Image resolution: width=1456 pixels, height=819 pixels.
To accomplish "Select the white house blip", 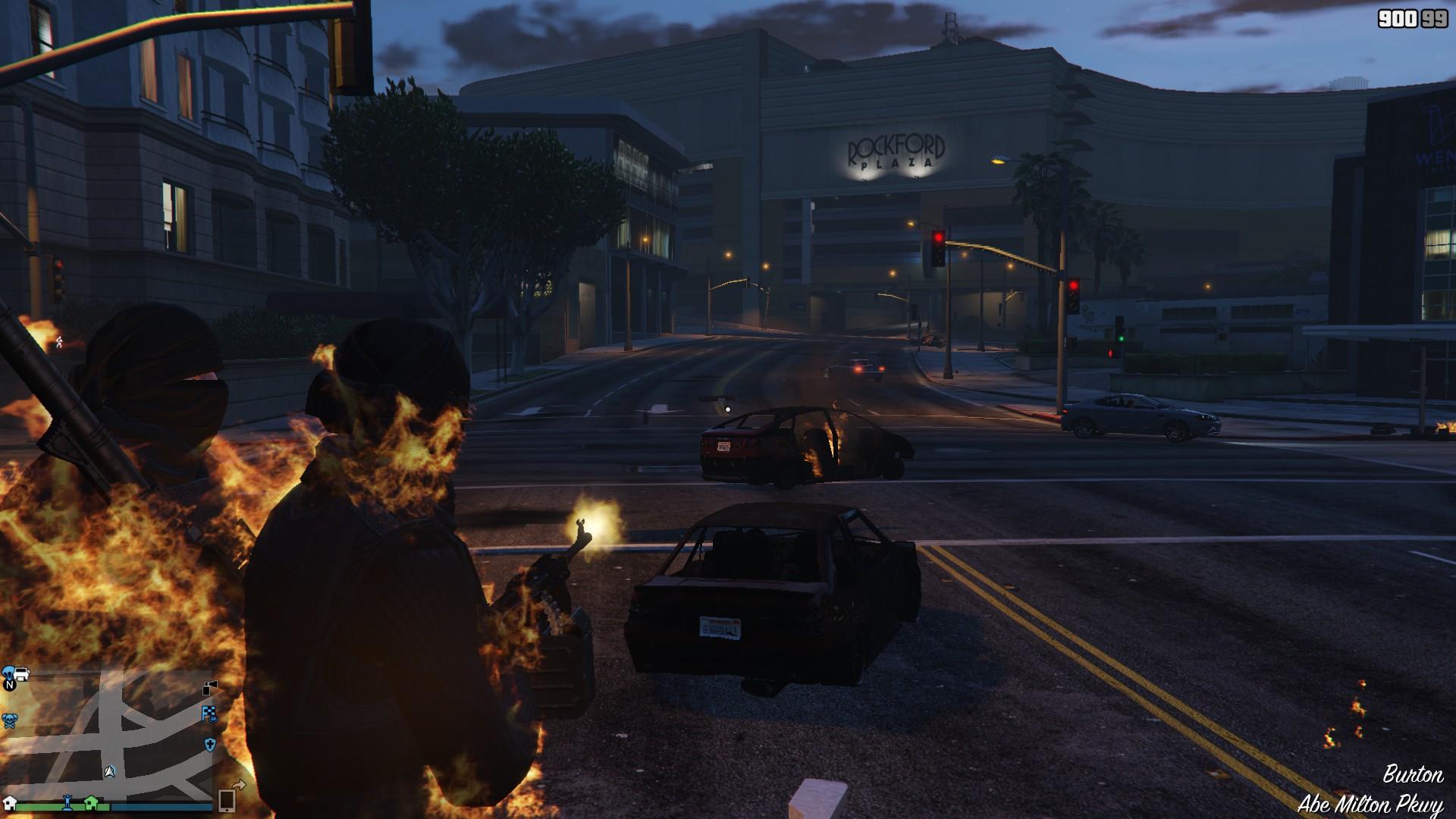I will pyautogui.click(x=10, y=802).
